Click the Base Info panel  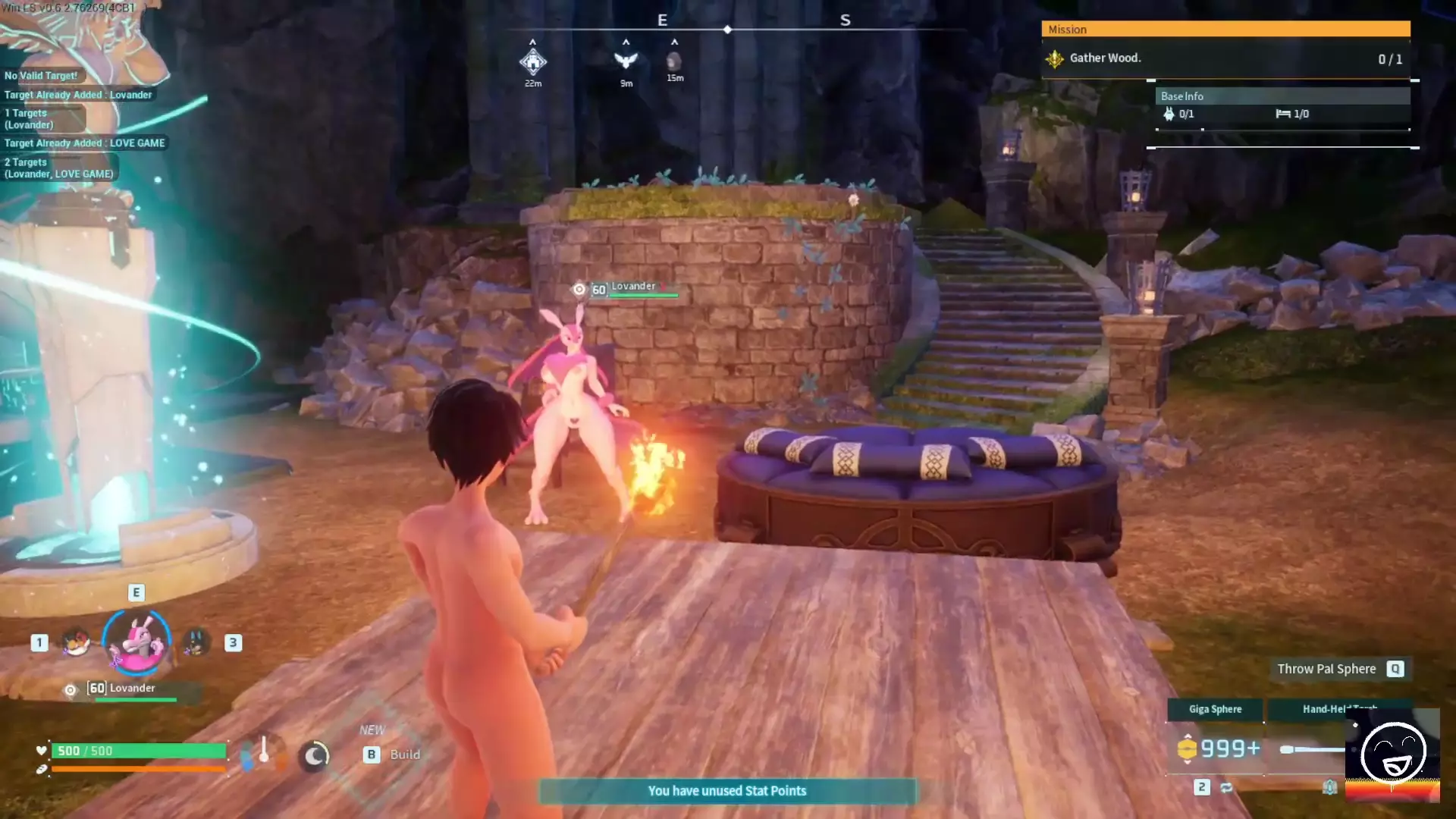coord(1282,105)
